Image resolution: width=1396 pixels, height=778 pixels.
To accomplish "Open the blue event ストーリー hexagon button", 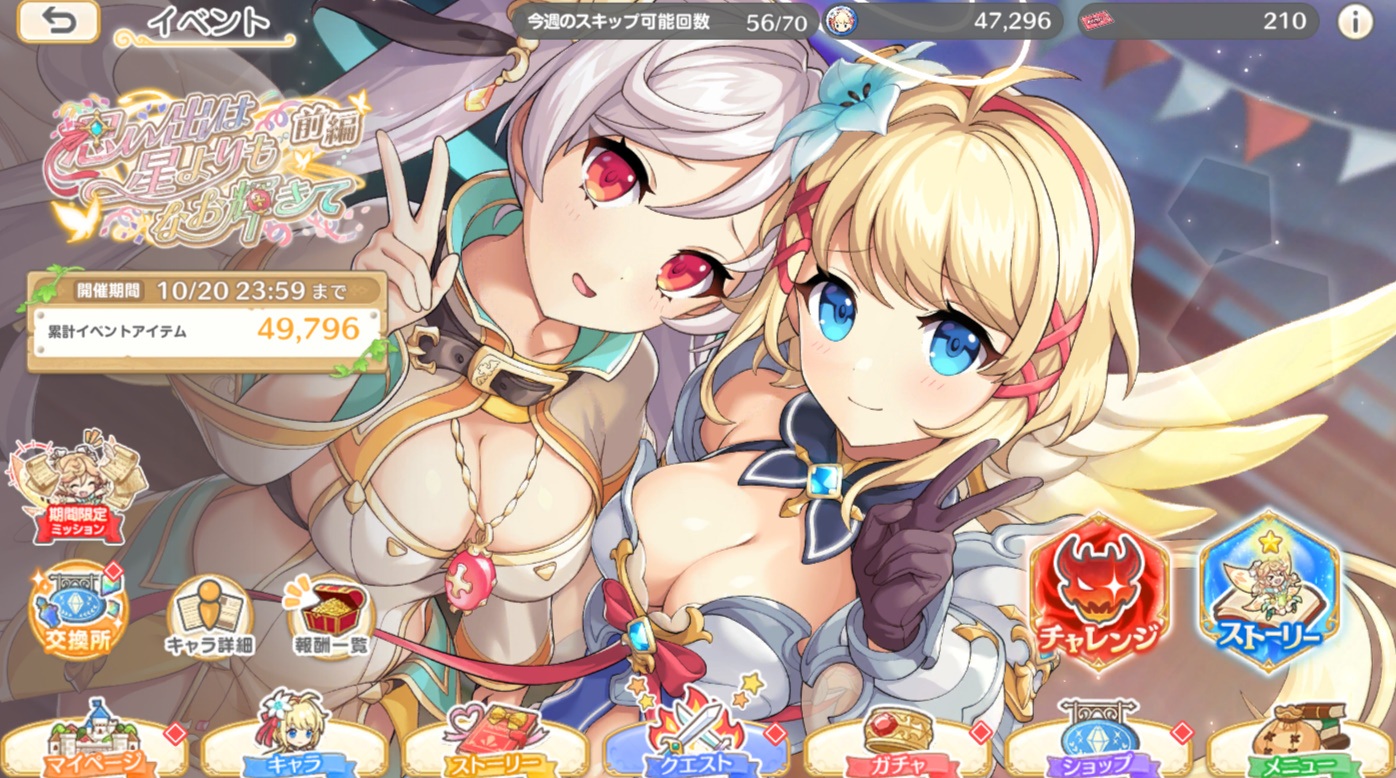I will 1269,591.
